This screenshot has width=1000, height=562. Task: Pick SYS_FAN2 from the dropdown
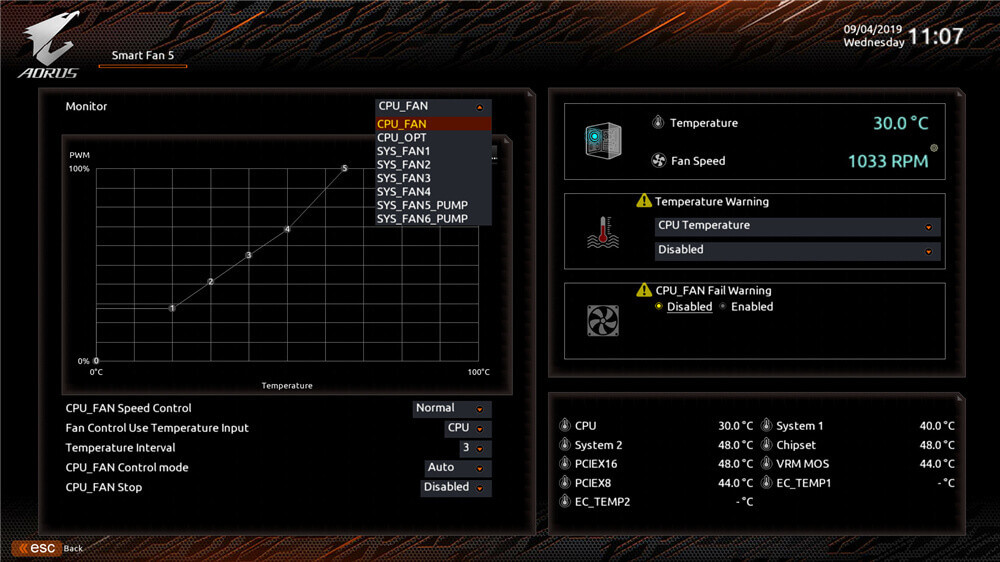(404, 165)
